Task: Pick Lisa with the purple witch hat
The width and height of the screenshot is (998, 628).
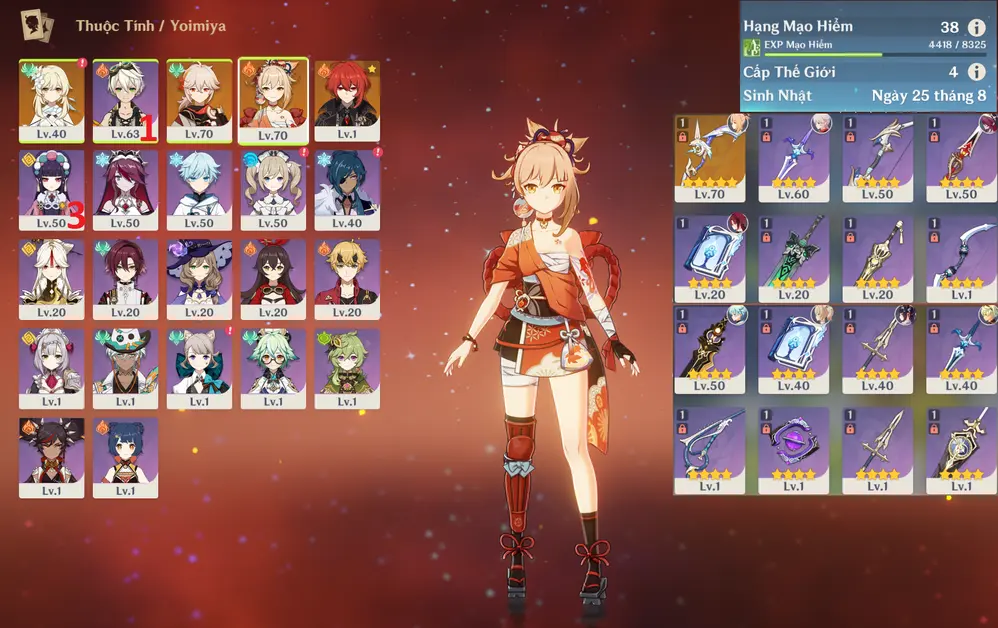Action: (x=199, y=278)
